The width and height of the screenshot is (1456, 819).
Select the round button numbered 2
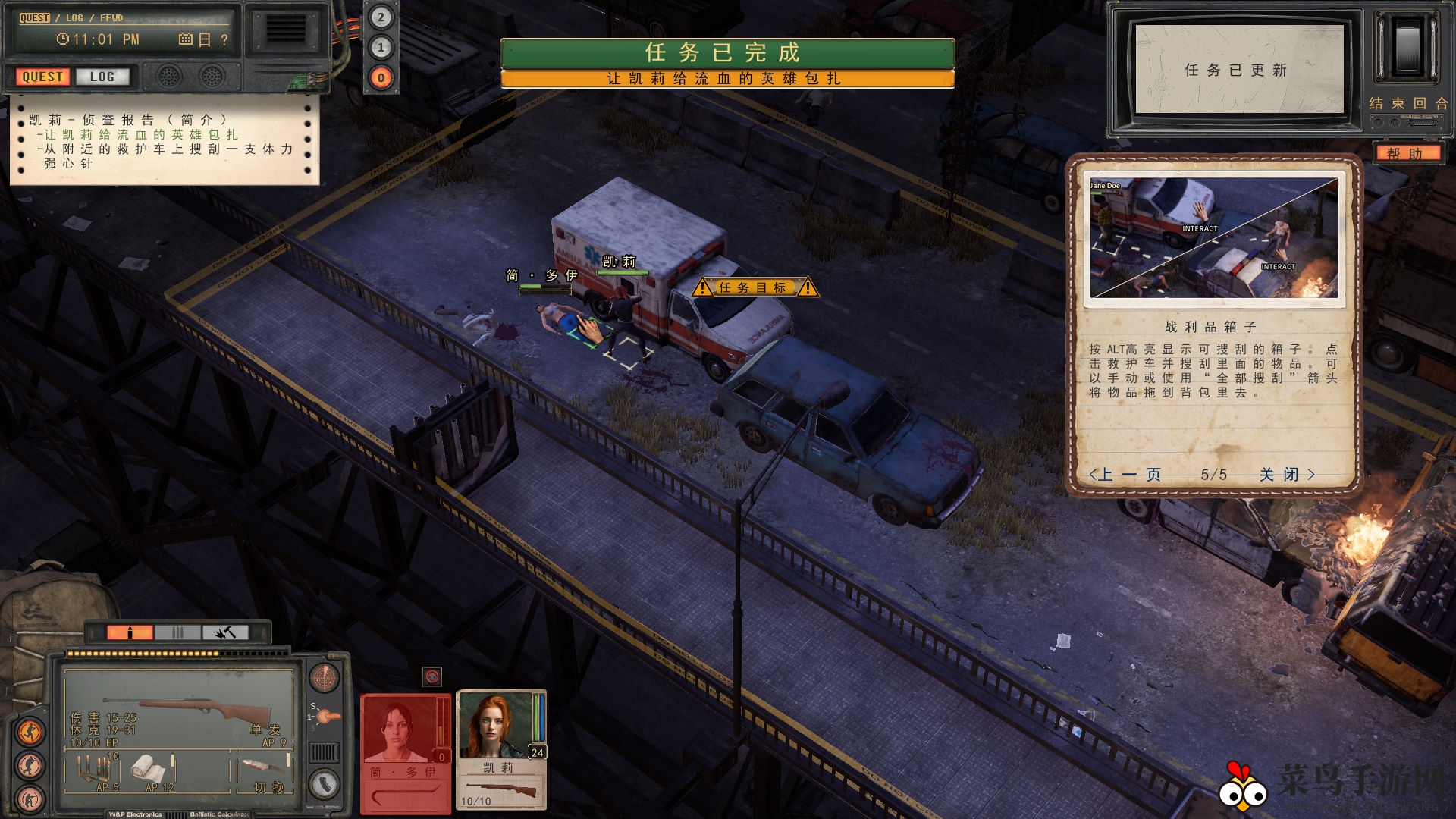[x=381, y=17]
